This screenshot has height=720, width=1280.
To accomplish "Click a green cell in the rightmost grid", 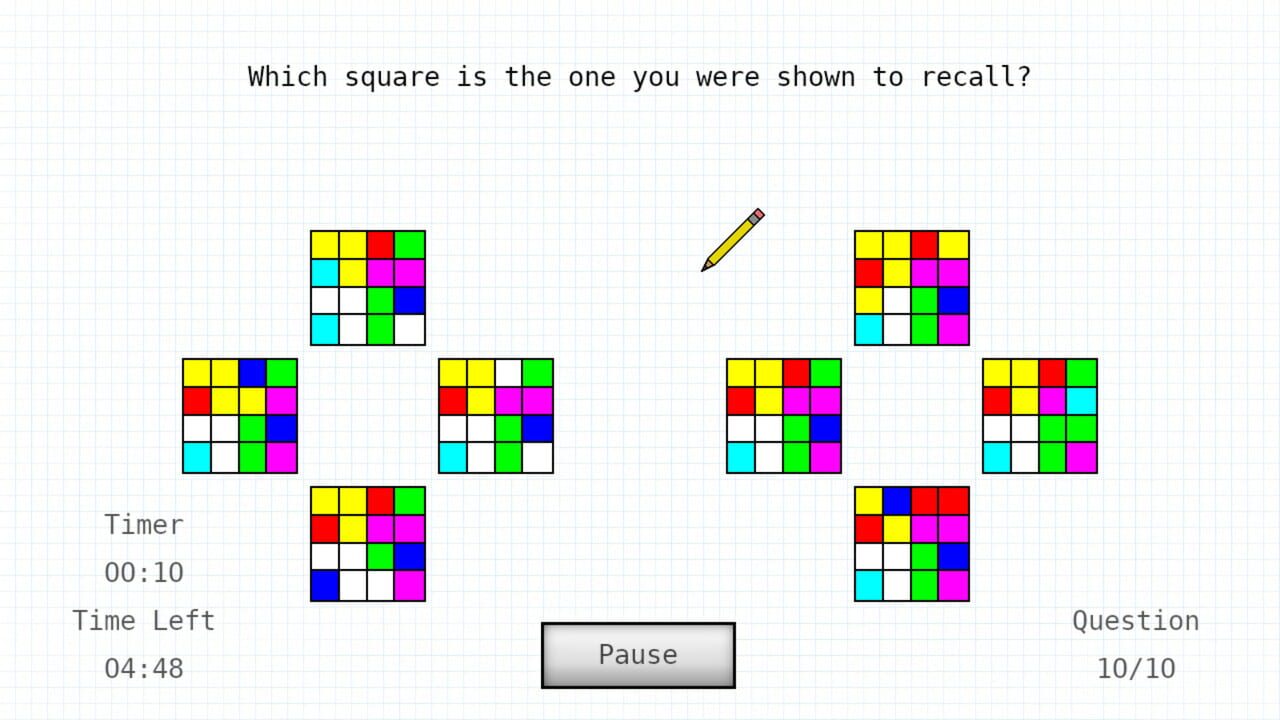I will tap(1053, 430).
